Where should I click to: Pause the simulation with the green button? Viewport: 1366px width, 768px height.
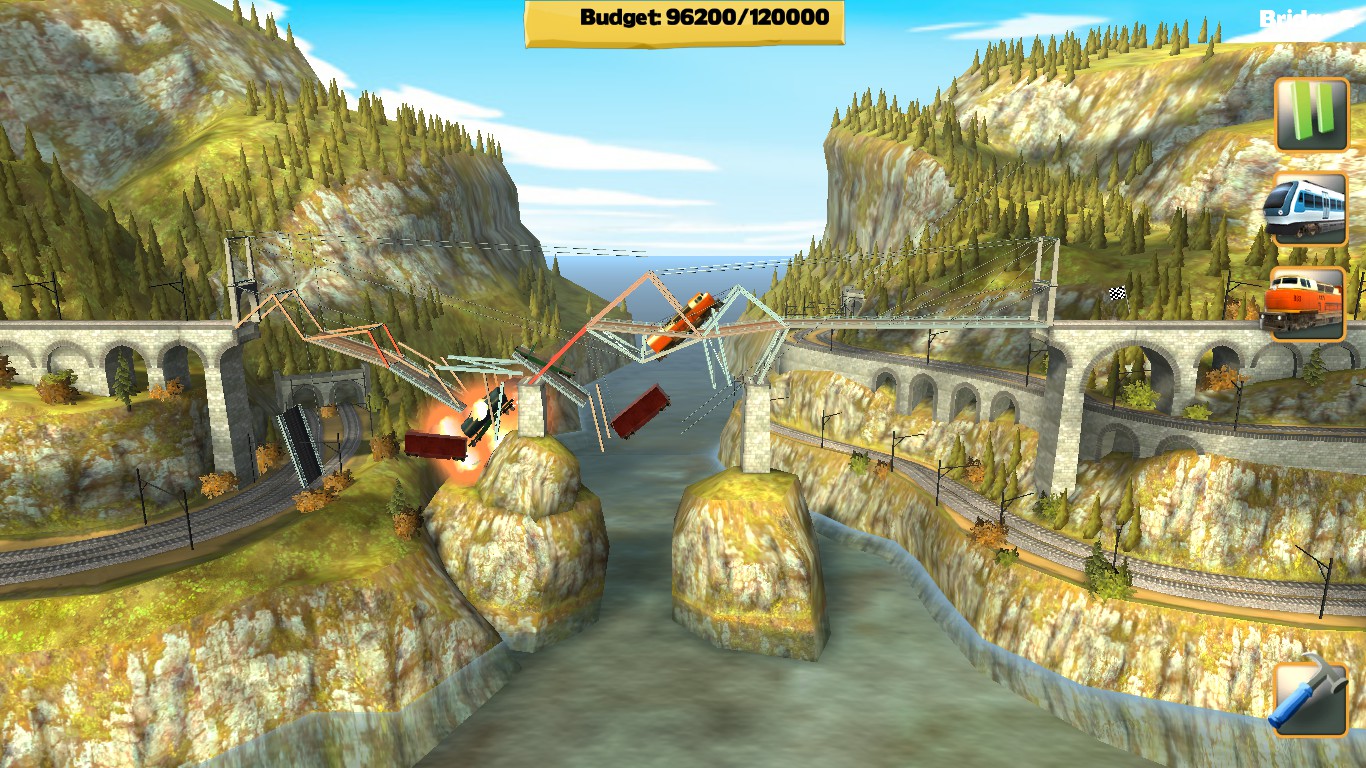1311,113
